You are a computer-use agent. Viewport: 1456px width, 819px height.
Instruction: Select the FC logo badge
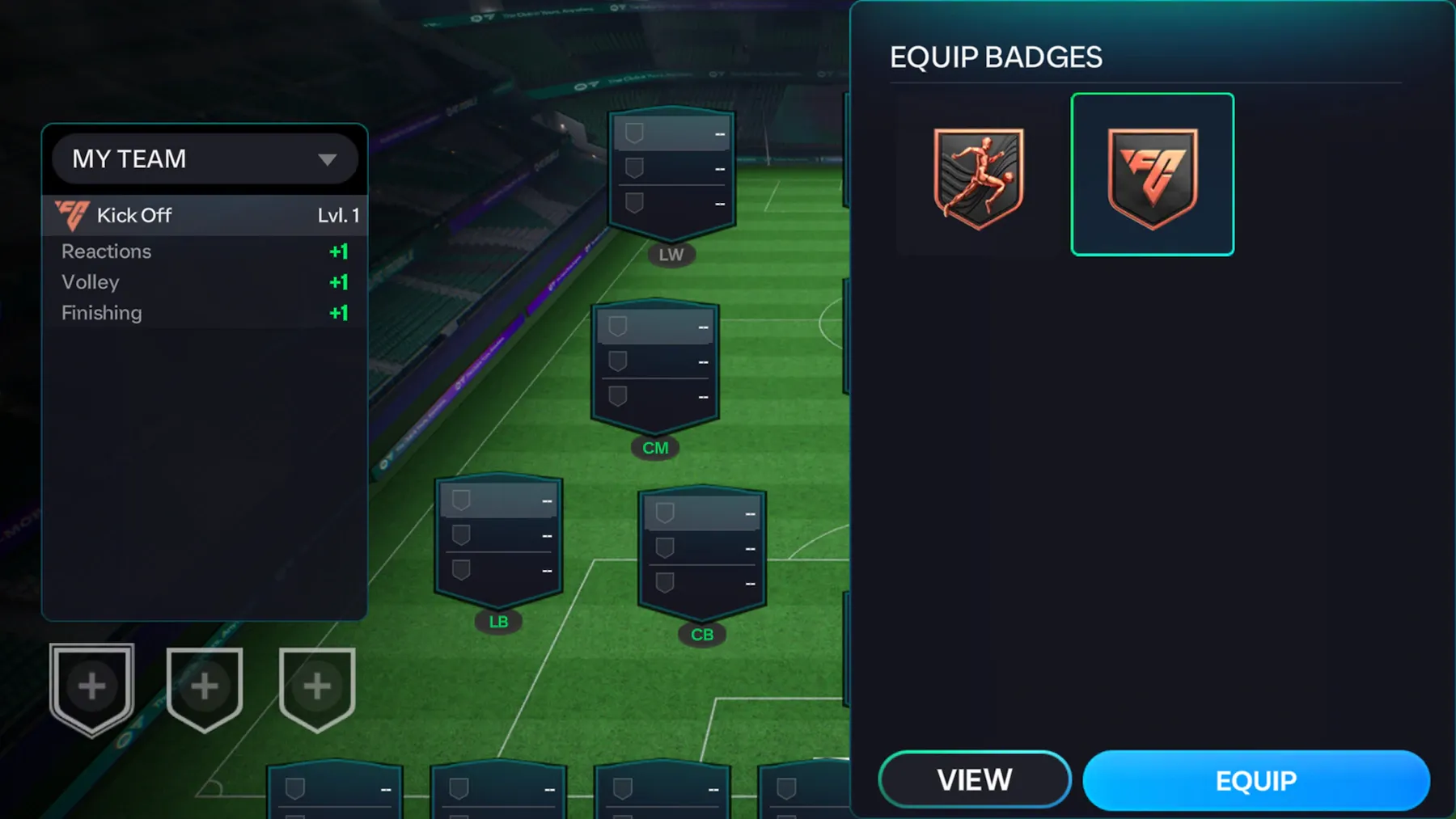1152,175
